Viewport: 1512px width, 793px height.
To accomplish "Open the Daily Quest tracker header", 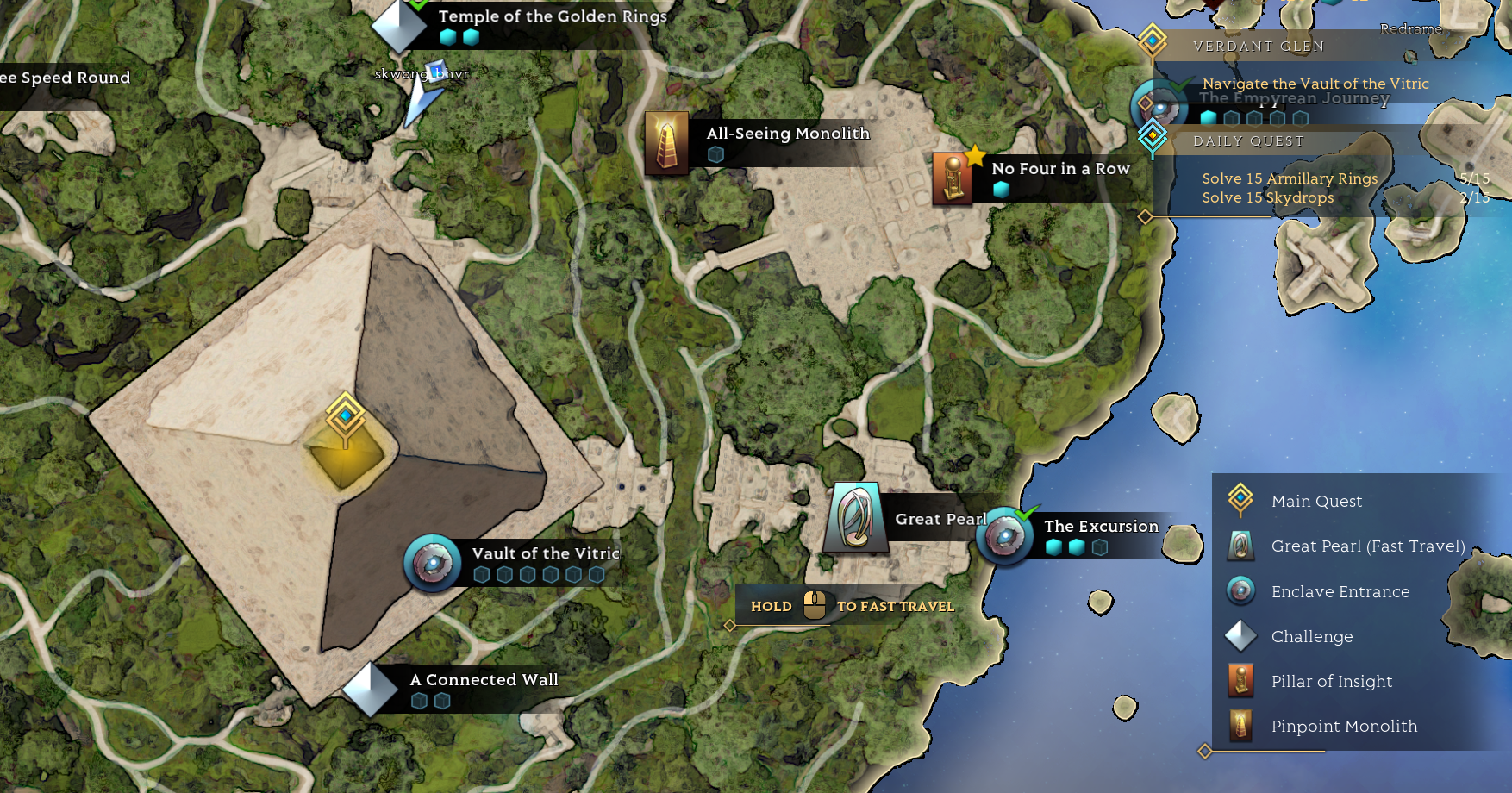I will click(x=1247, y=141).
